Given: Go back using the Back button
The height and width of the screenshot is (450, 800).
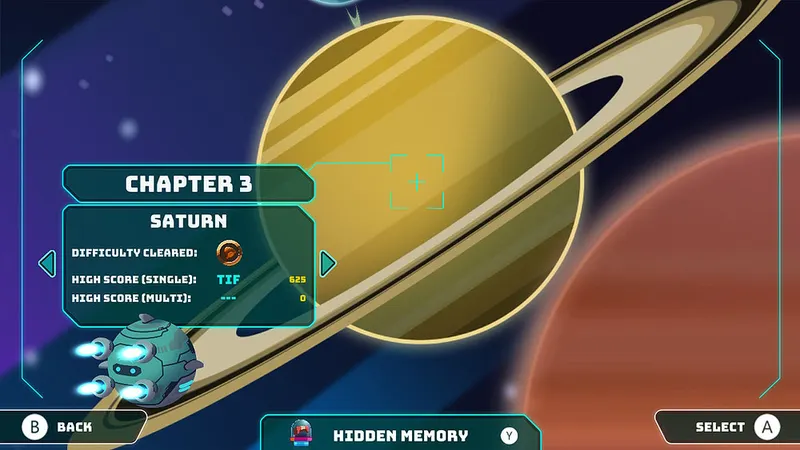Looking at the screenshot, I should [62, 427].
